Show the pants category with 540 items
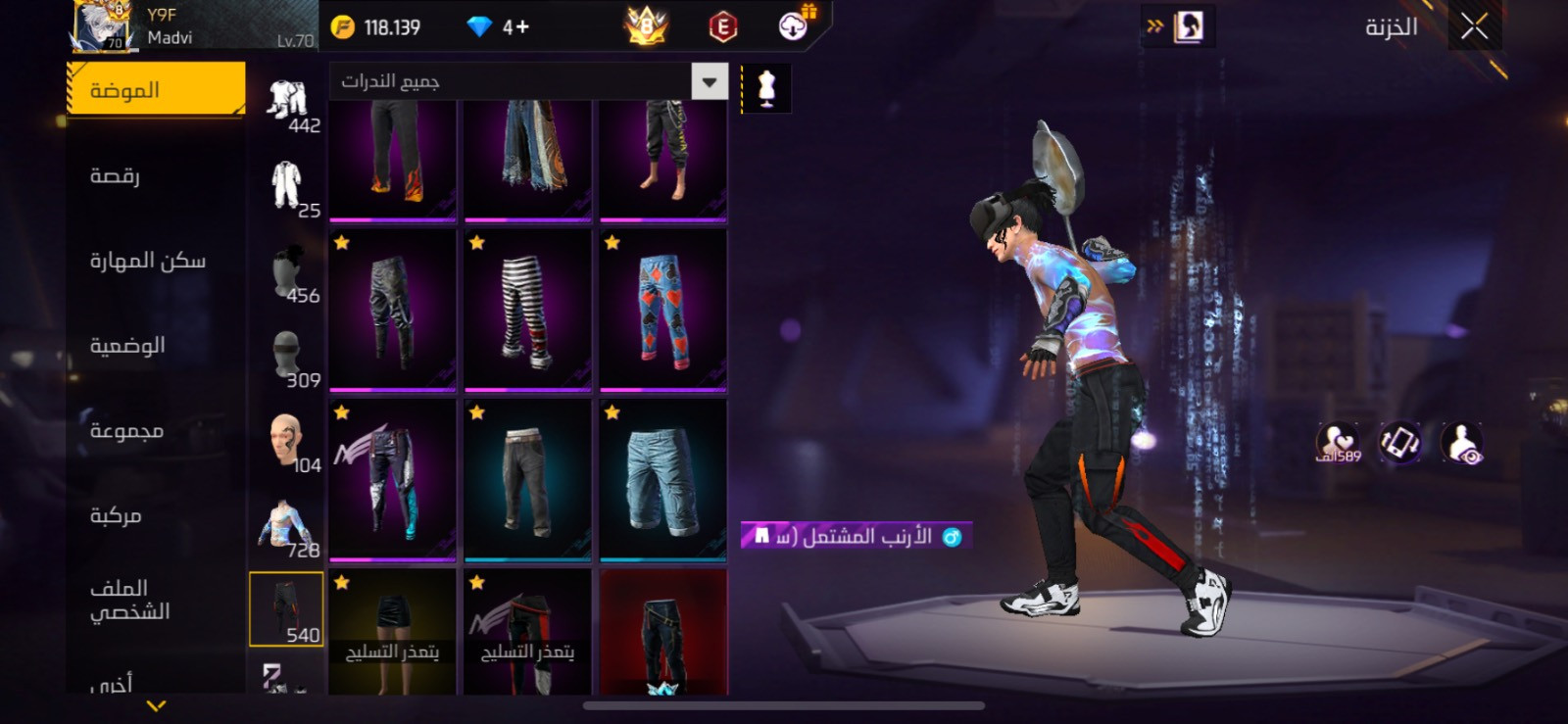 (x=286, y=609)
